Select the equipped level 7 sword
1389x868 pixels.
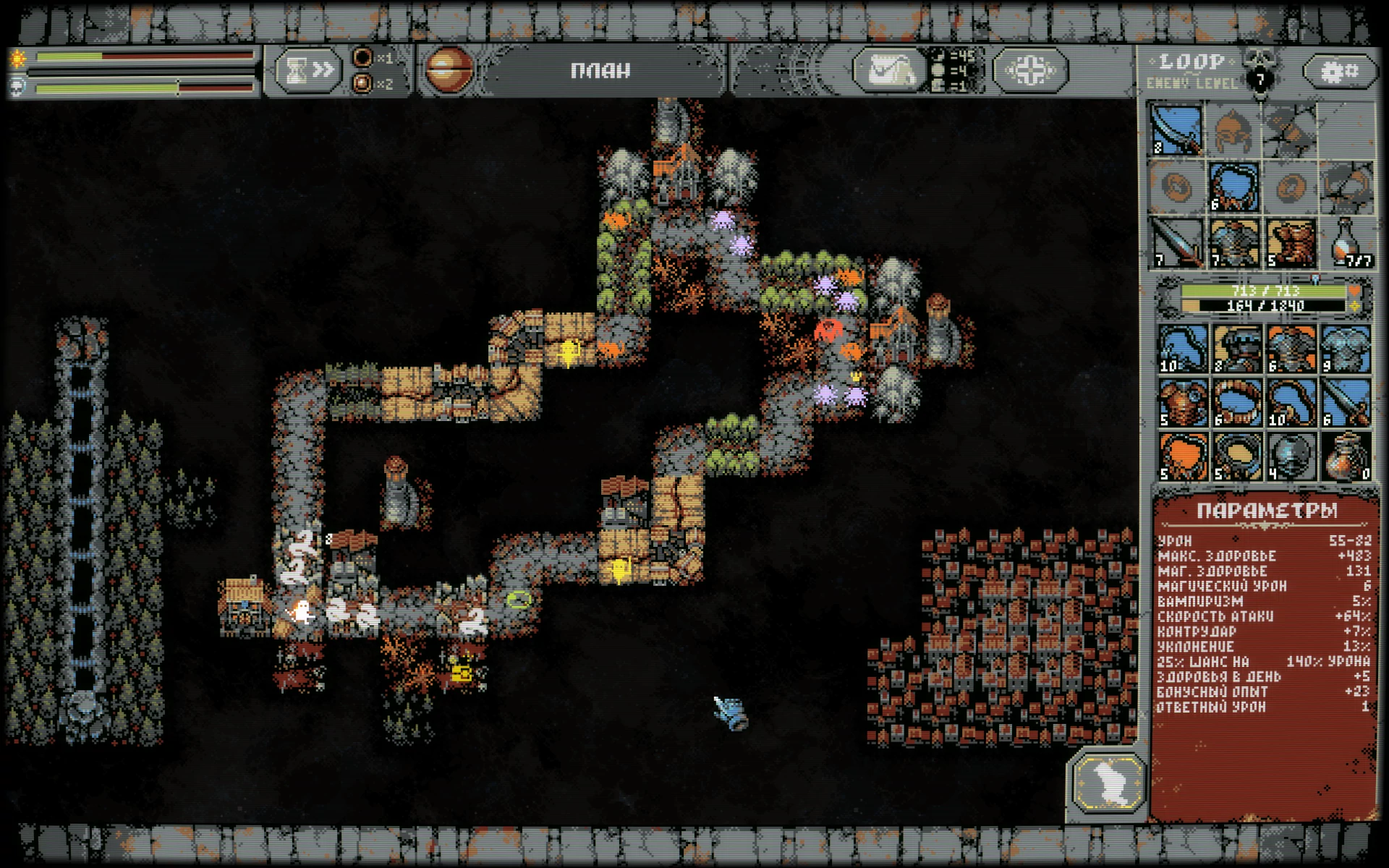click(x=1176, y=243)
